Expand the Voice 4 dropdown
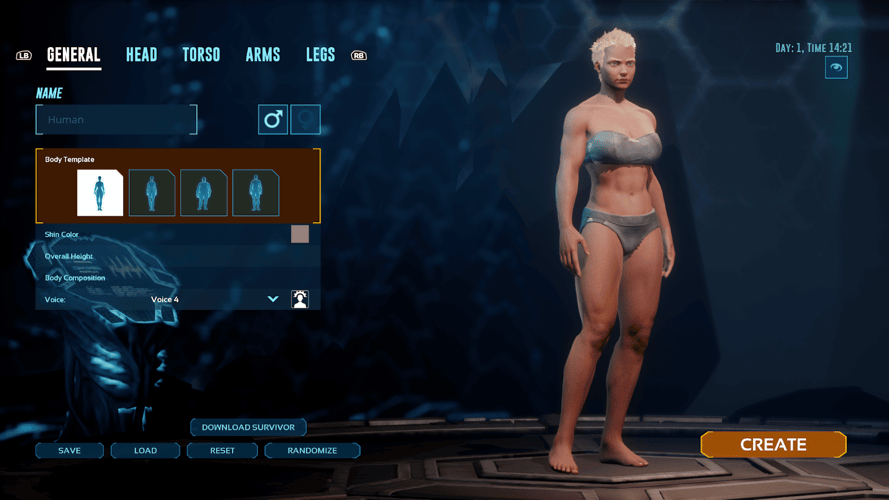Screen dimensions: 889x500 click(x=273, y=299)
